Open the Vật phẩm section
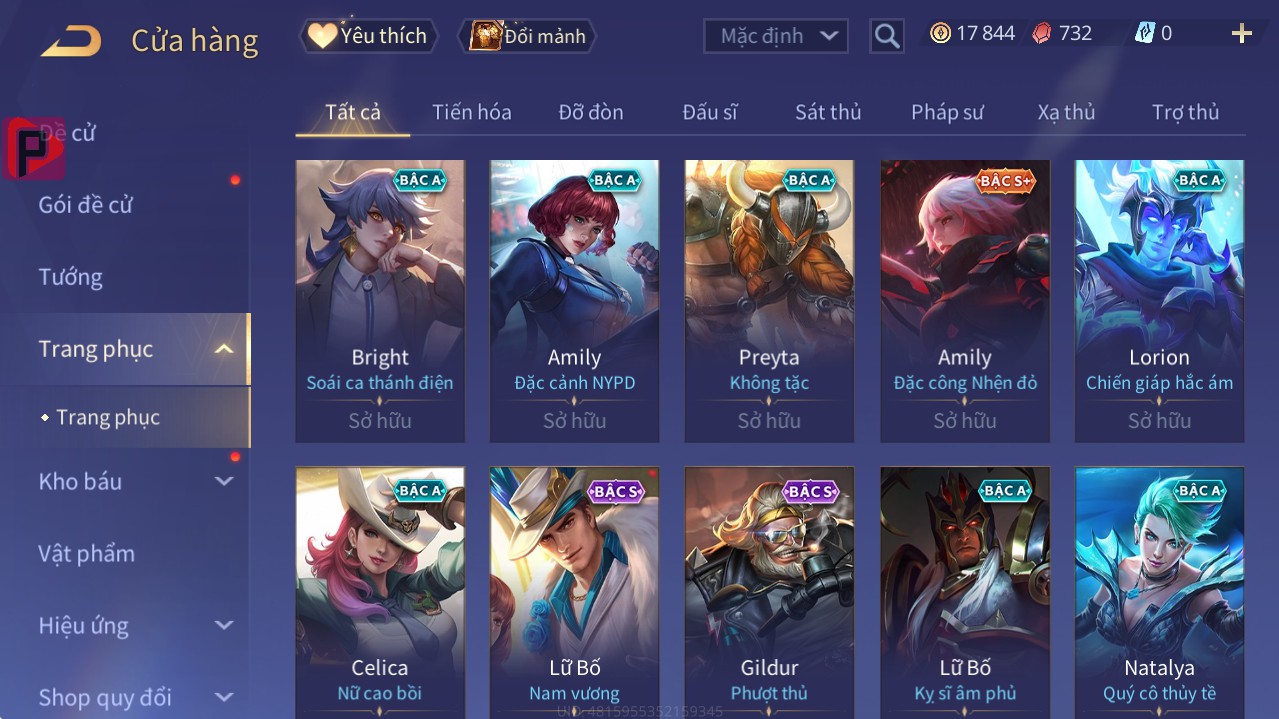The height and width of the screenshot is (719, 1279). coord(87,553)
